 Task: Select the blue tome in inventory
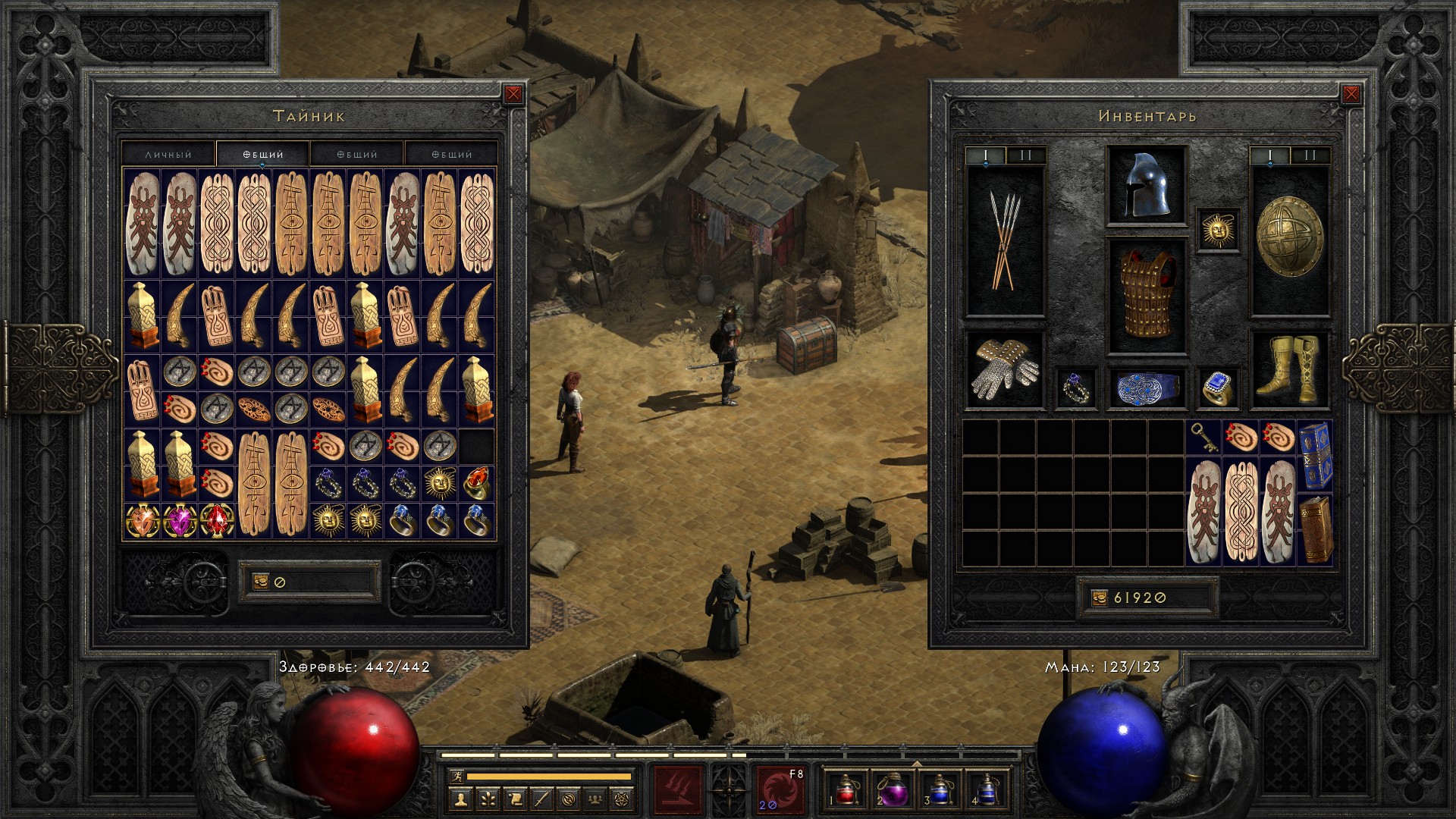1316,455
